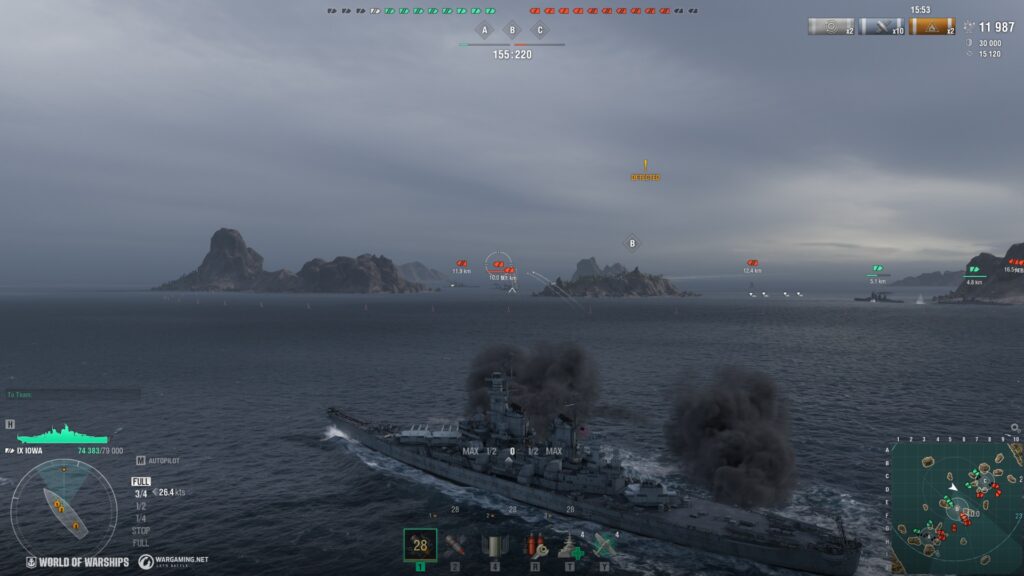Select the loaded main battery shell slot
Screen dimensions: 1024x576
click(420, 545)
